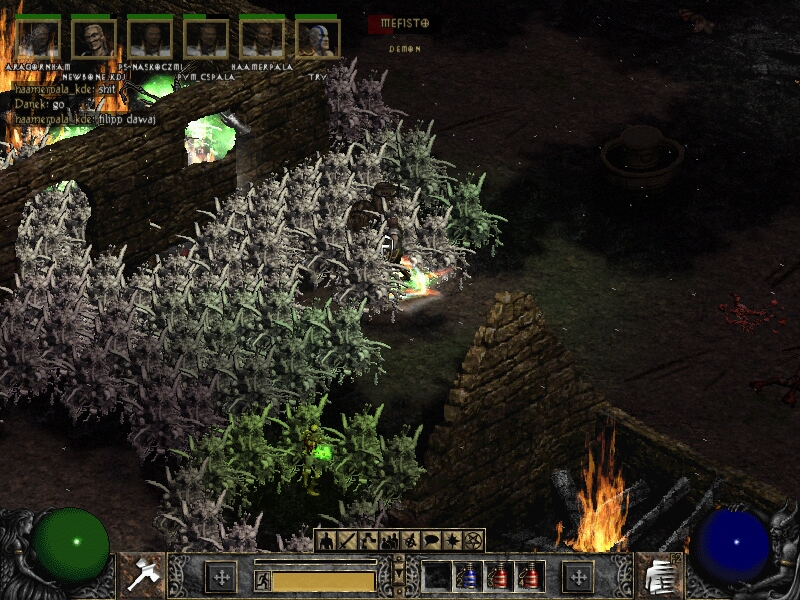Select the Pvm_cspala party portrait
Image resolution: width=800 pixels, height=600 pixels.
point(206,38)
